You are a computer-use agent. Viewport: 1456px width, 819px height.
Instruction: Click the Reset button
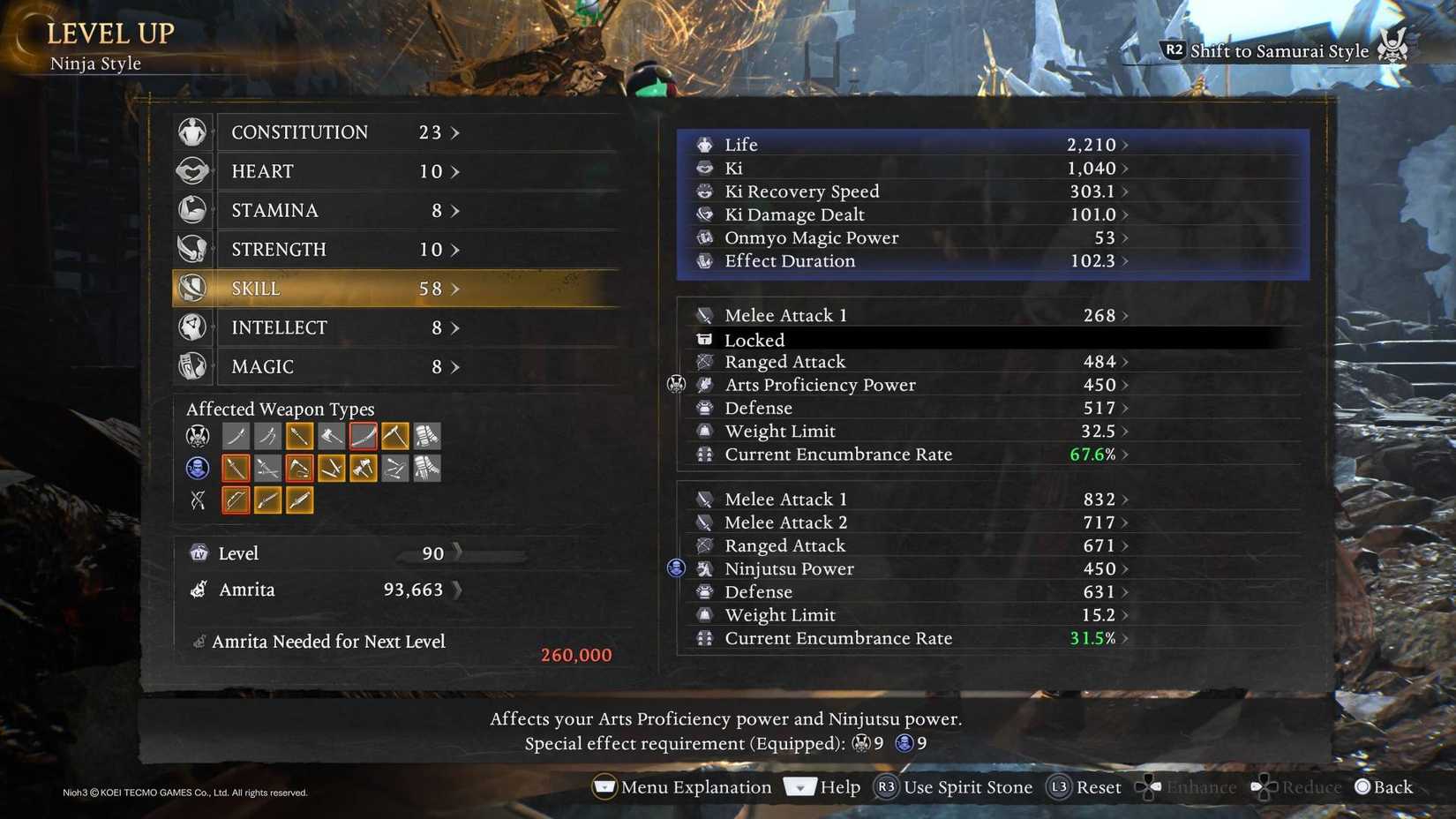click(x=1097, y=787)
